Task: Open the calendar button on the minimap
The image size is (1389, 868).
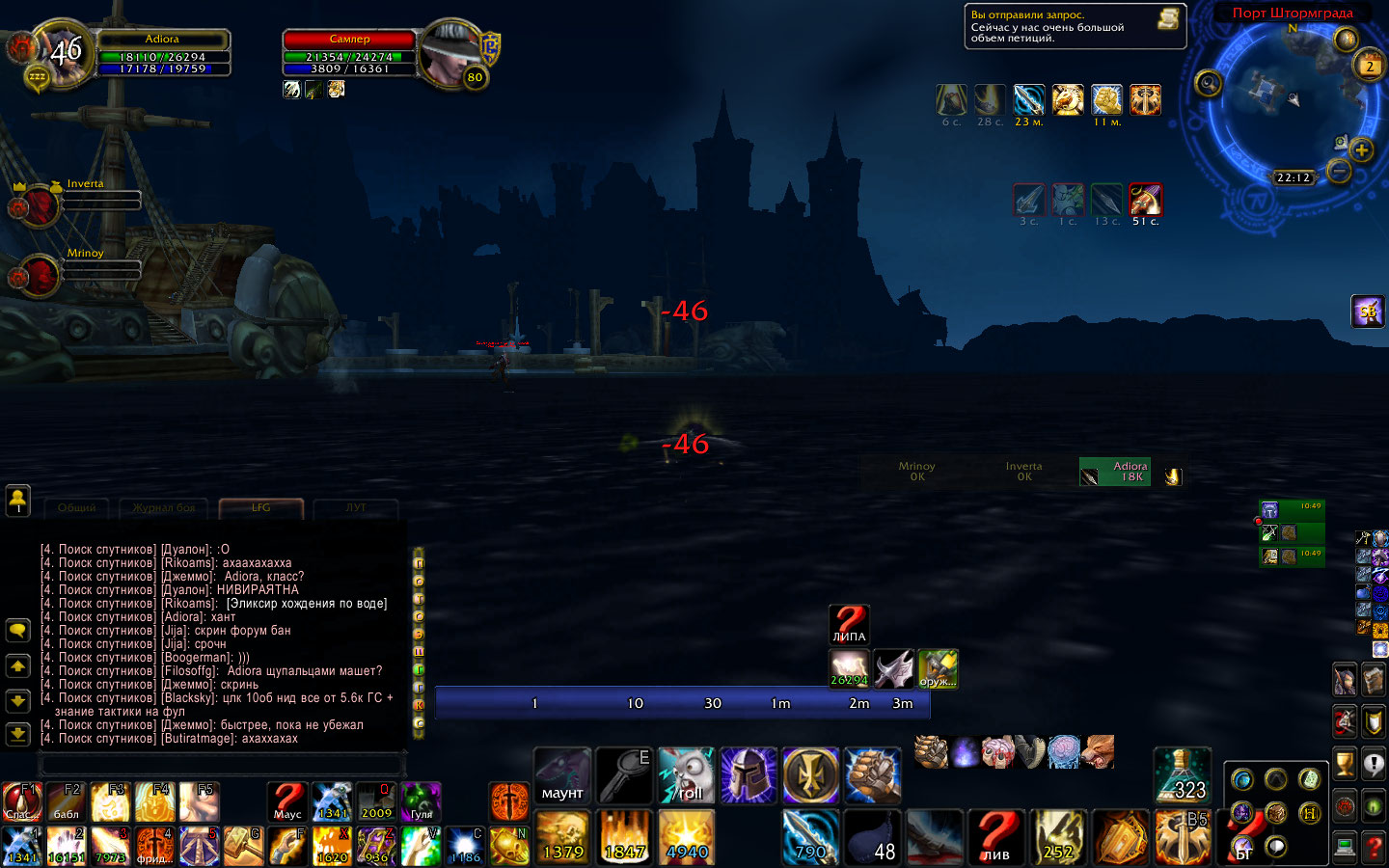Action: (1370, 66)
